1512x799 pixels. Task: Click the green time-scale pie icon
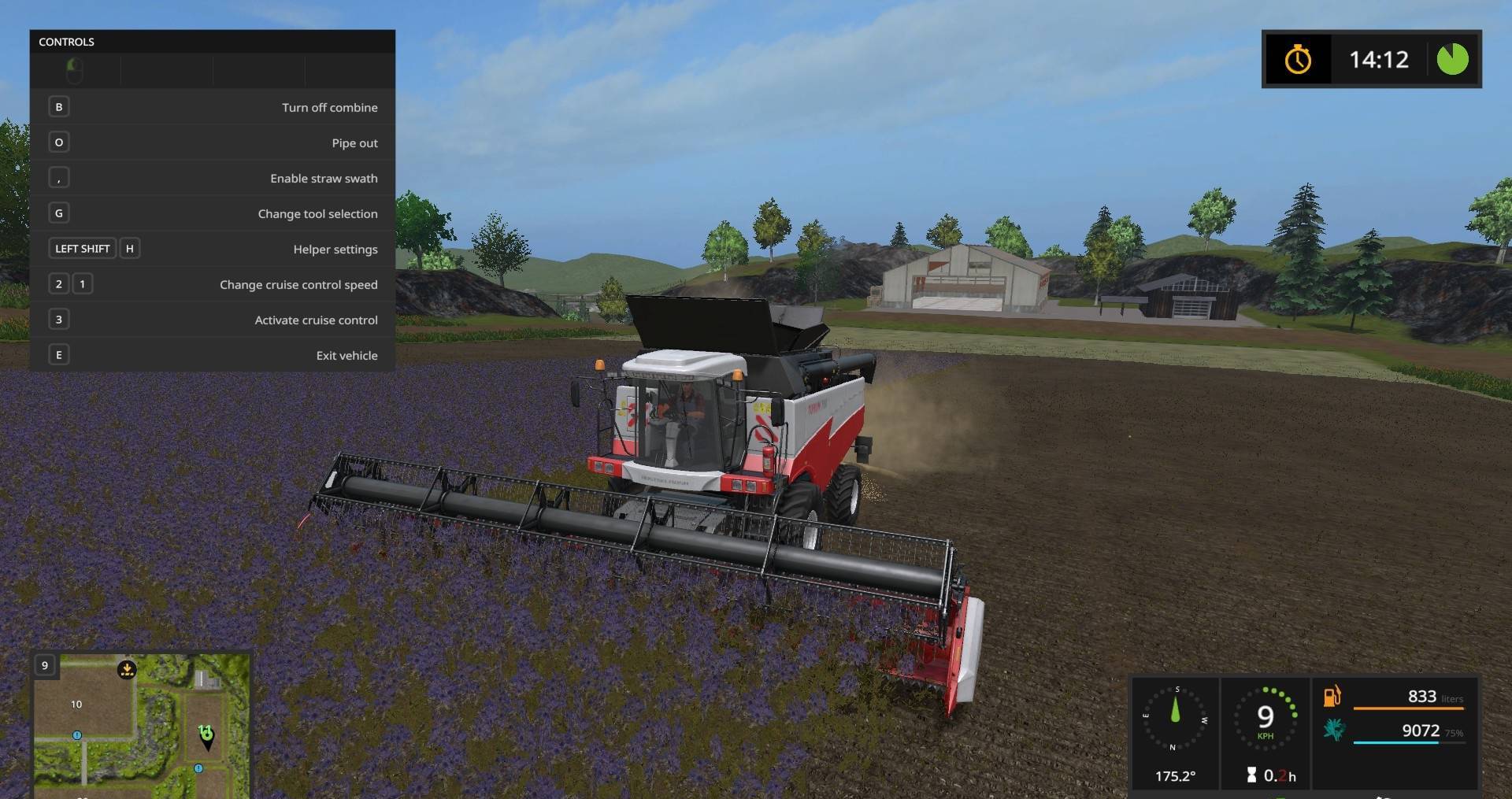(1451, 59)
